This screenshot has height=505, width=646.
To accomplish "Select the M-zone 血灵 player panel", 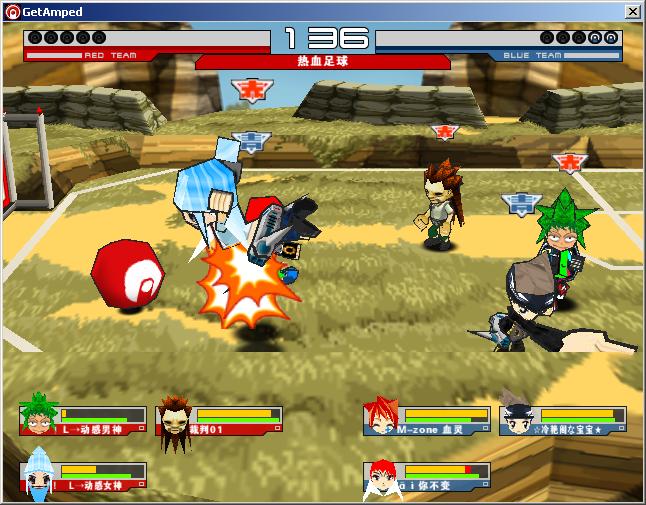I will pos(427,420).
